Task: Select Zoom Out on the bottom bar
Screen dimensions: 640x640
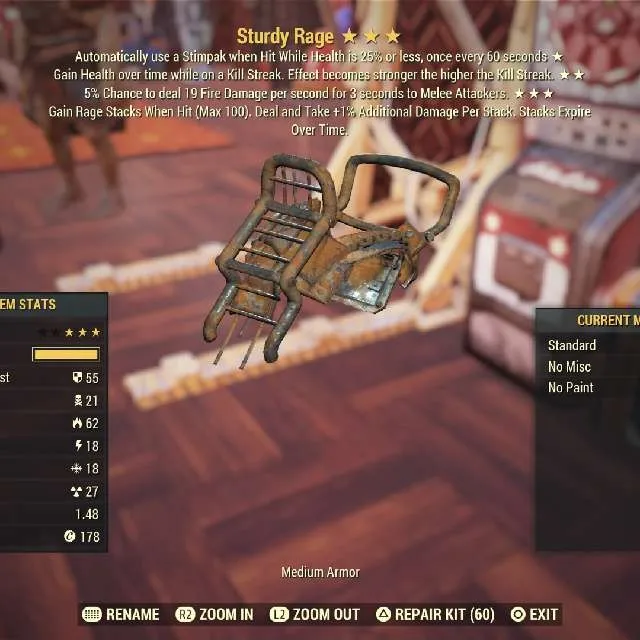Action: (317, 614)
